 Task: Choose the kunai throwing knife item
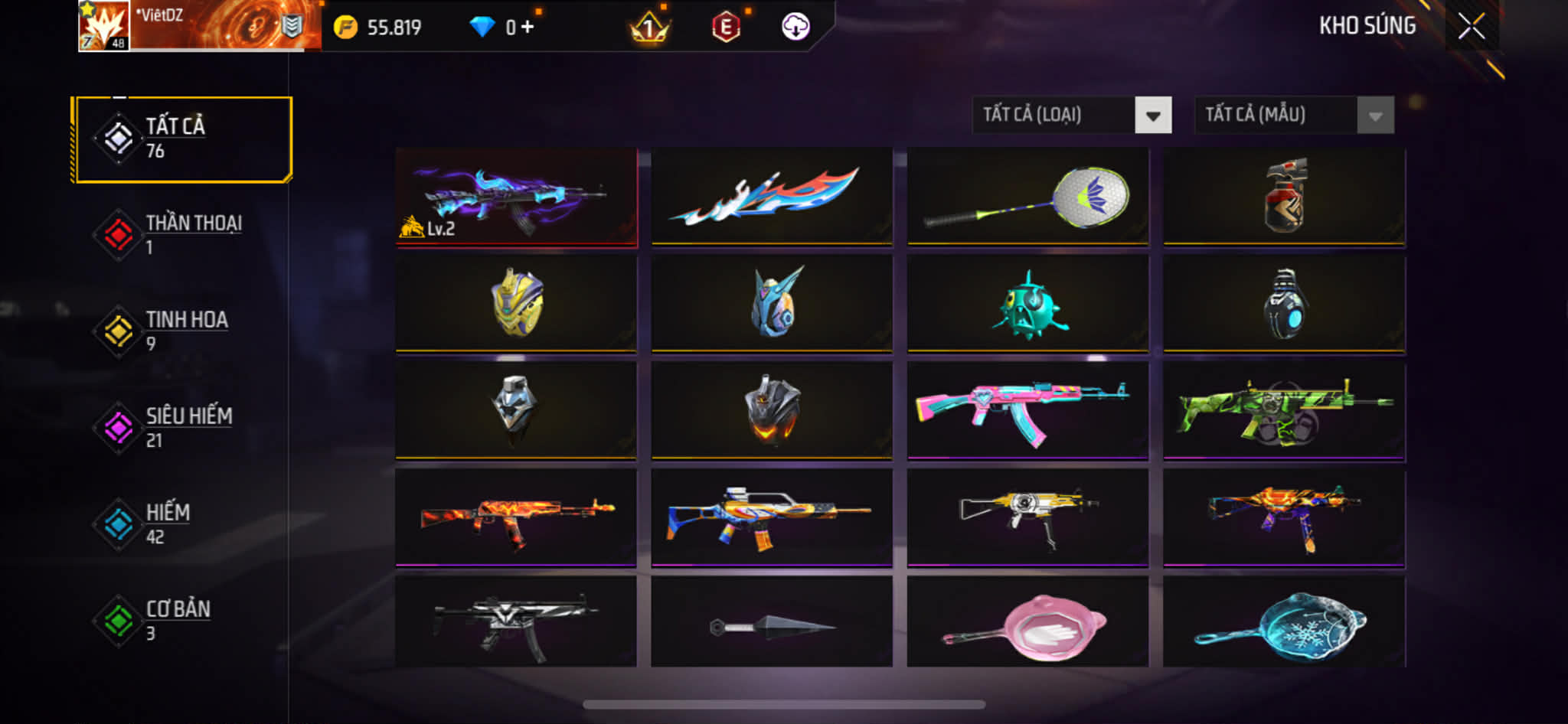pyautogui.click(x=772, y=623)
